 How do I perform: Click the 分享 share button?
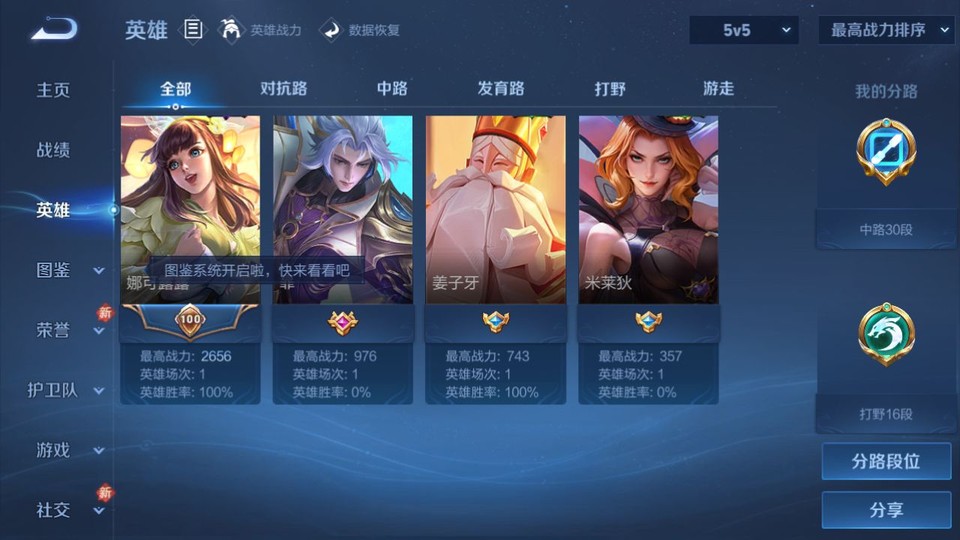click(886, 510)
